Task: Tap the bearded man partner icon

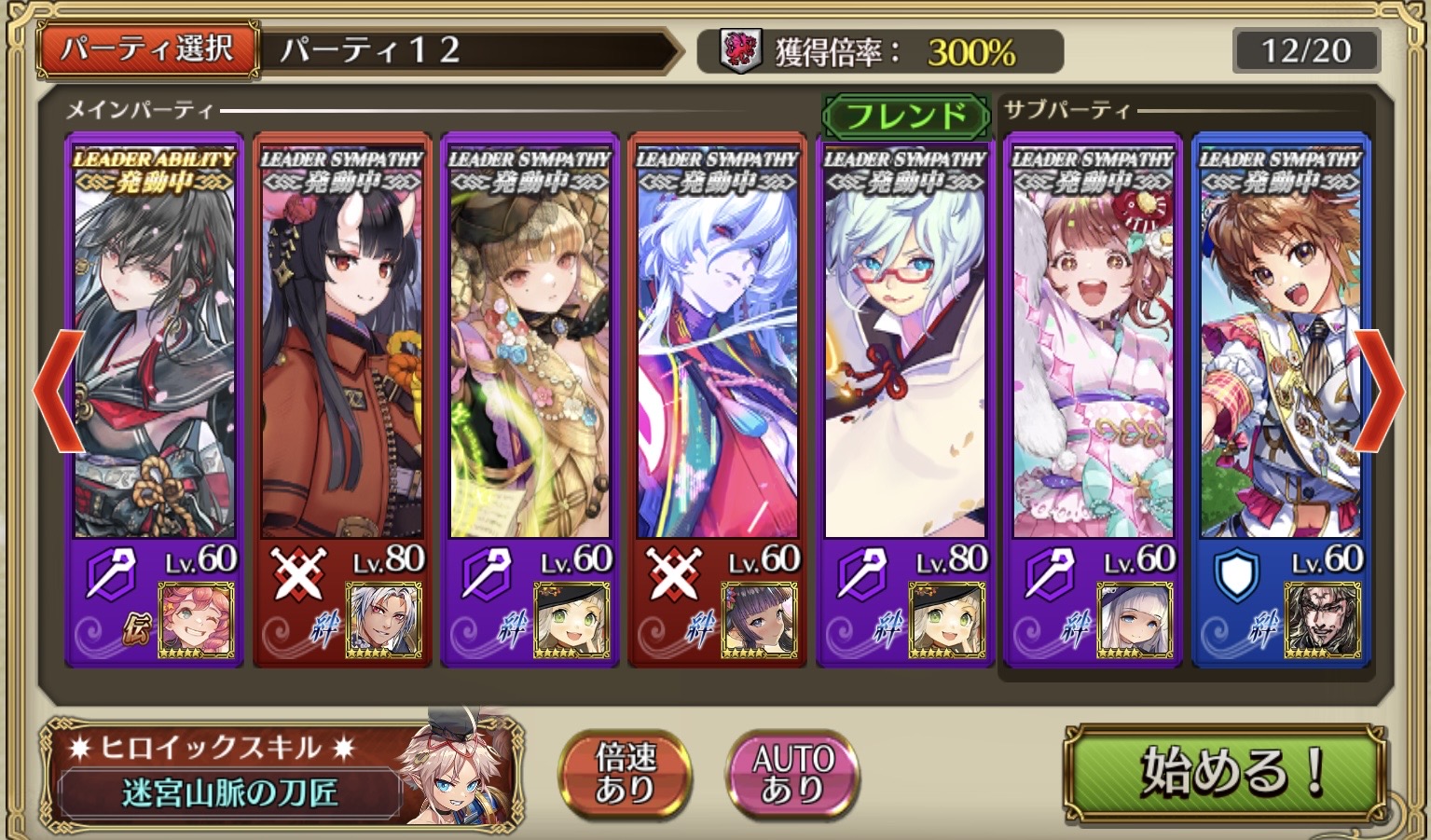Action: 1323,620
